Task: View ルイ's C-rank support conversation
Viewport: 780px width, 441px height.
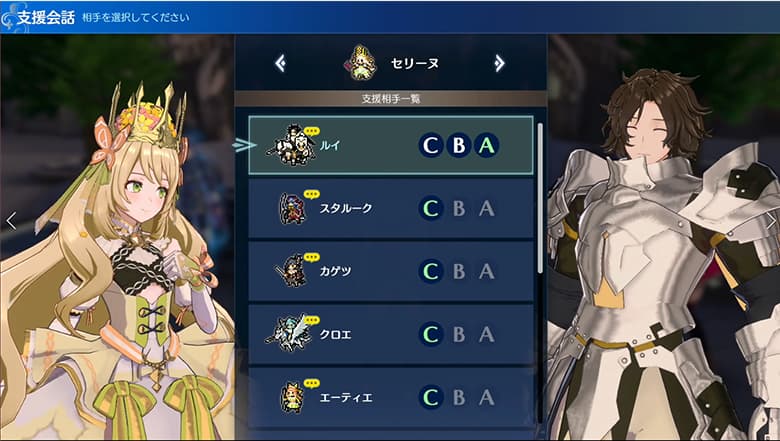Action: [431, 146]
